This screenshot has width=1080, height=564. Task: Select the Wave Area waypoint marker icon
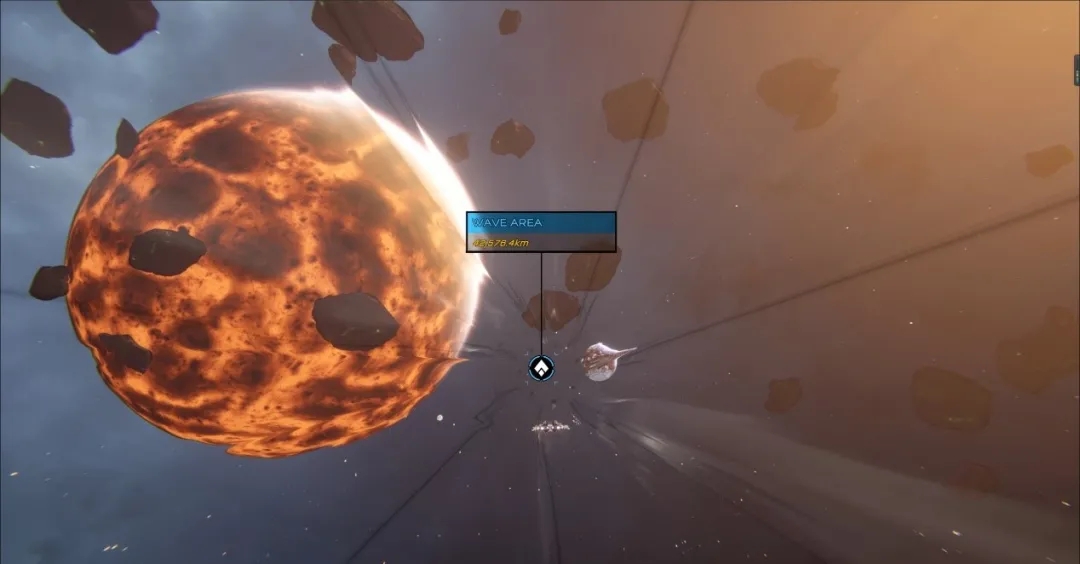coord(541,368)
